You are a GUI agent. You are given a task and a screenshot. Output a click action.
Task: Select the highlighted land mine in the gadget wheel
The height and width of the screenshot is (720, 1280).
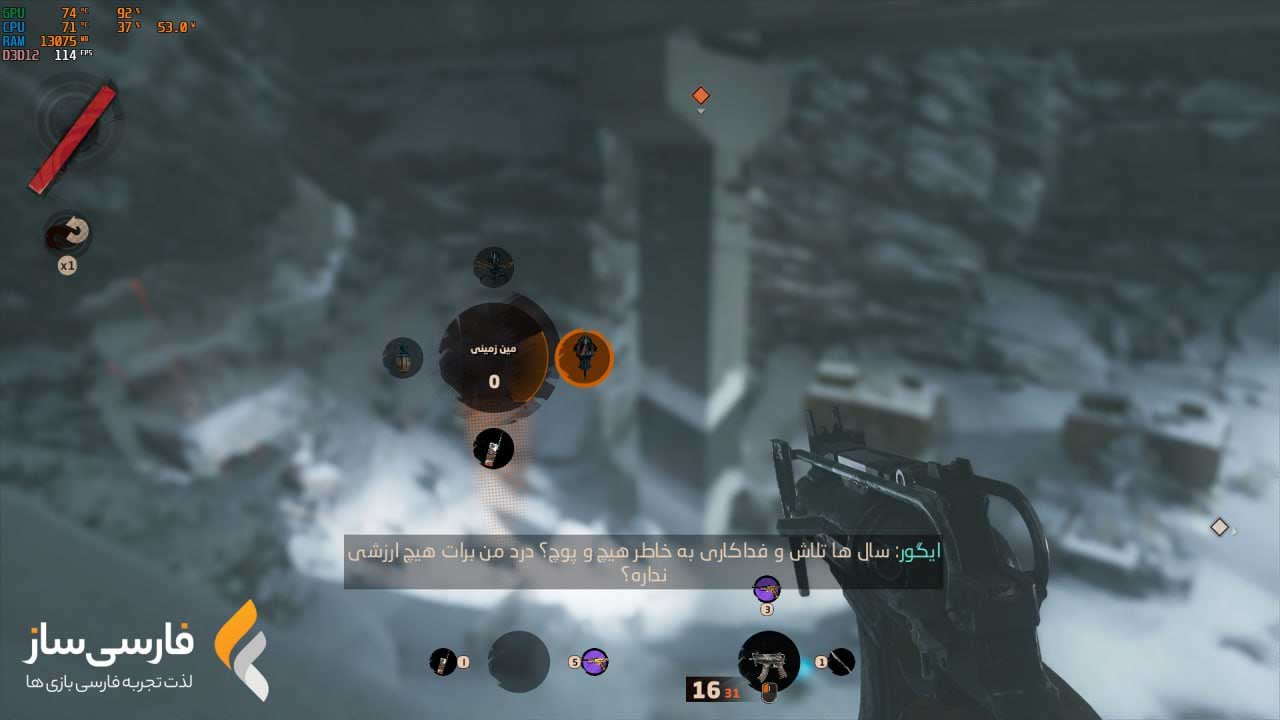(x=584, y=358)
